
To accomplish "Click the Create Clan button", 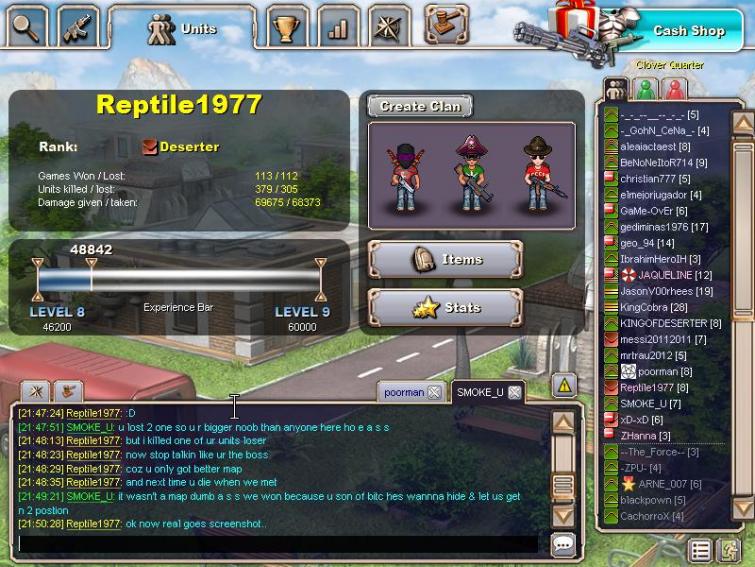I will click(420, 106).
